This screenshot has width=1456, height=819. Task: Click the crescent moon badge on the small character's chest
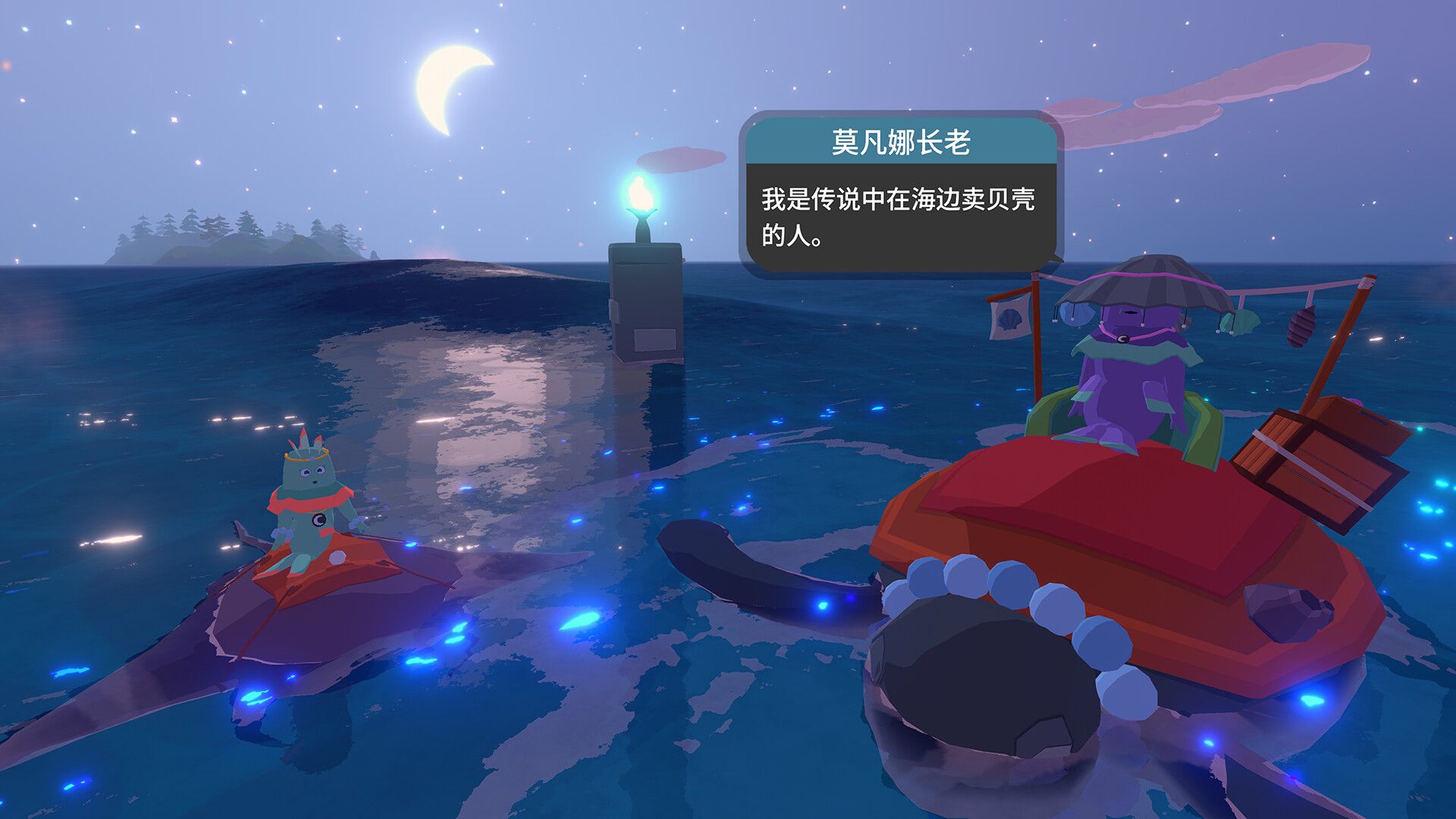(x=318, y=520)
